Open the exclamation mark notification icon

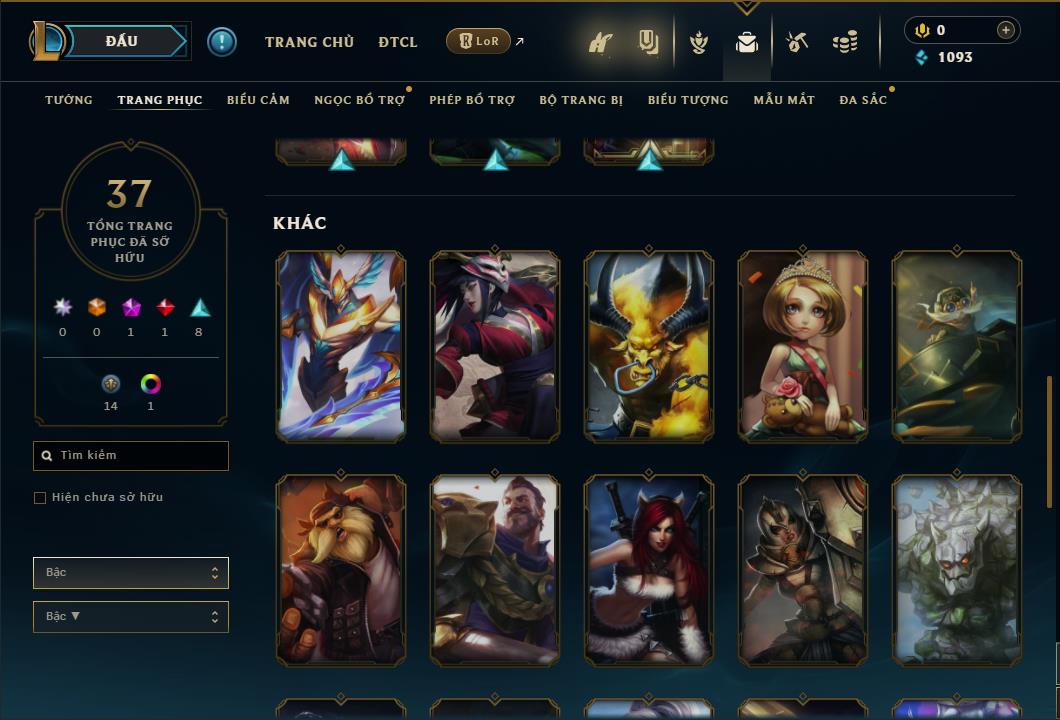pos(222,41)
